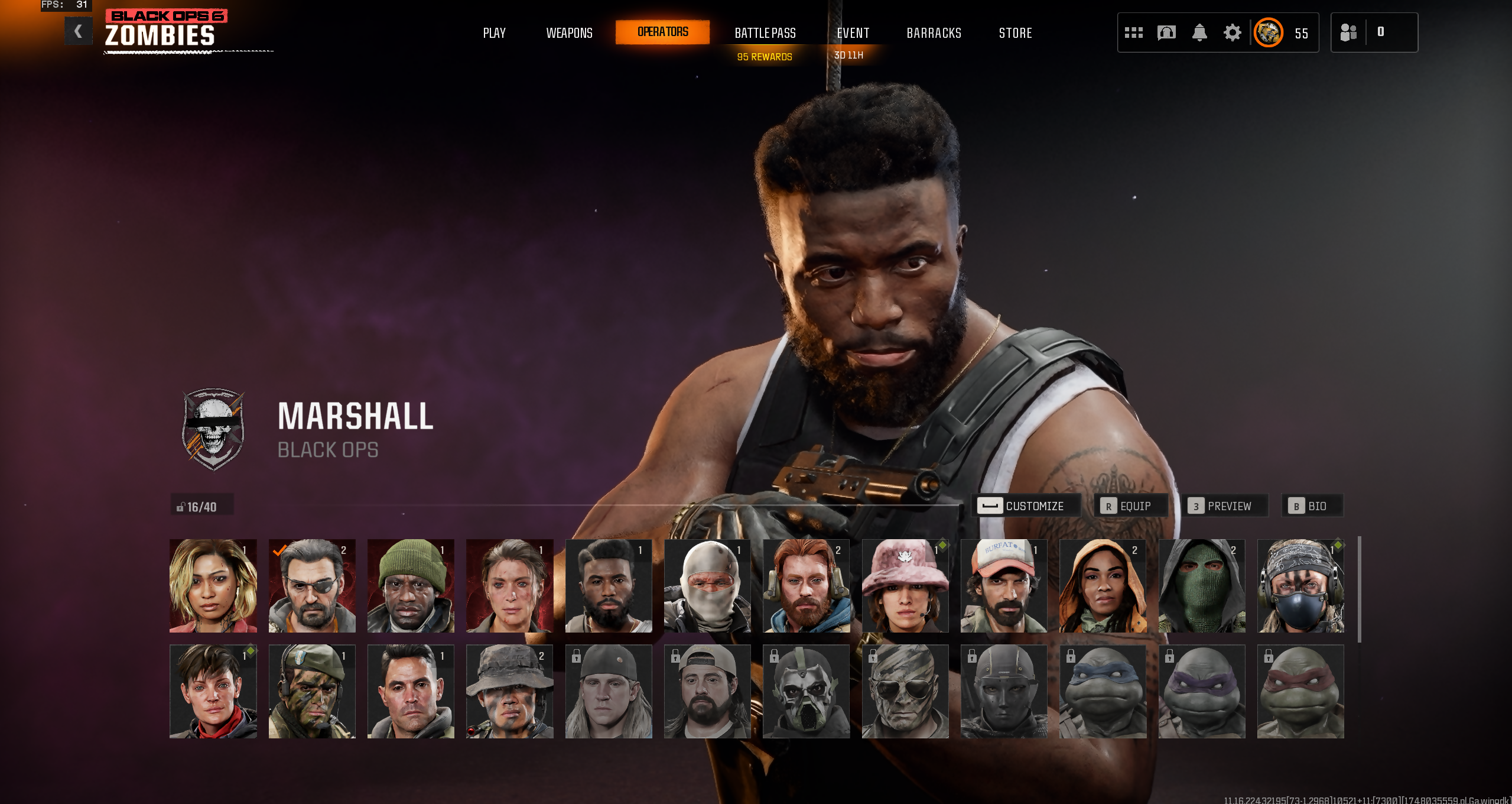
Task: Select the eyepatch operator portrait
Action: pyautogui.click(x=312, y=586)
